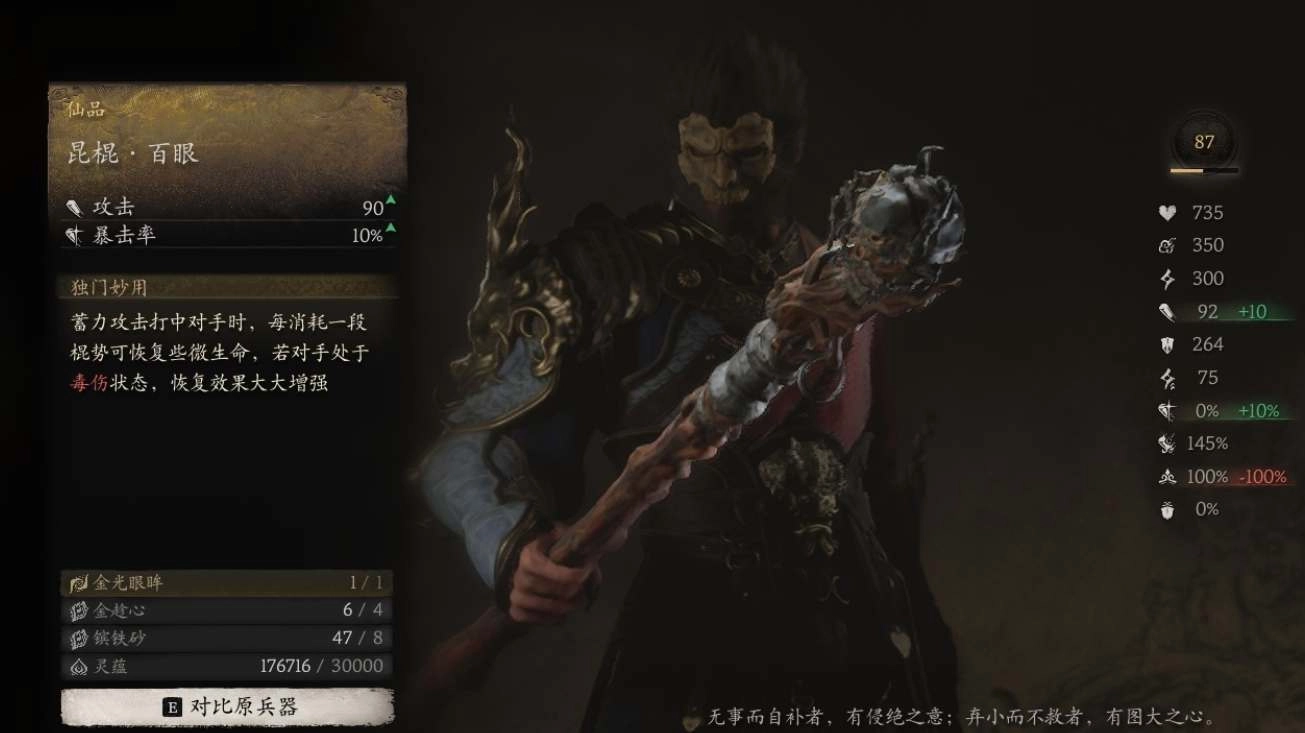Click the 对比原兵器 compare weapon button

228,707
